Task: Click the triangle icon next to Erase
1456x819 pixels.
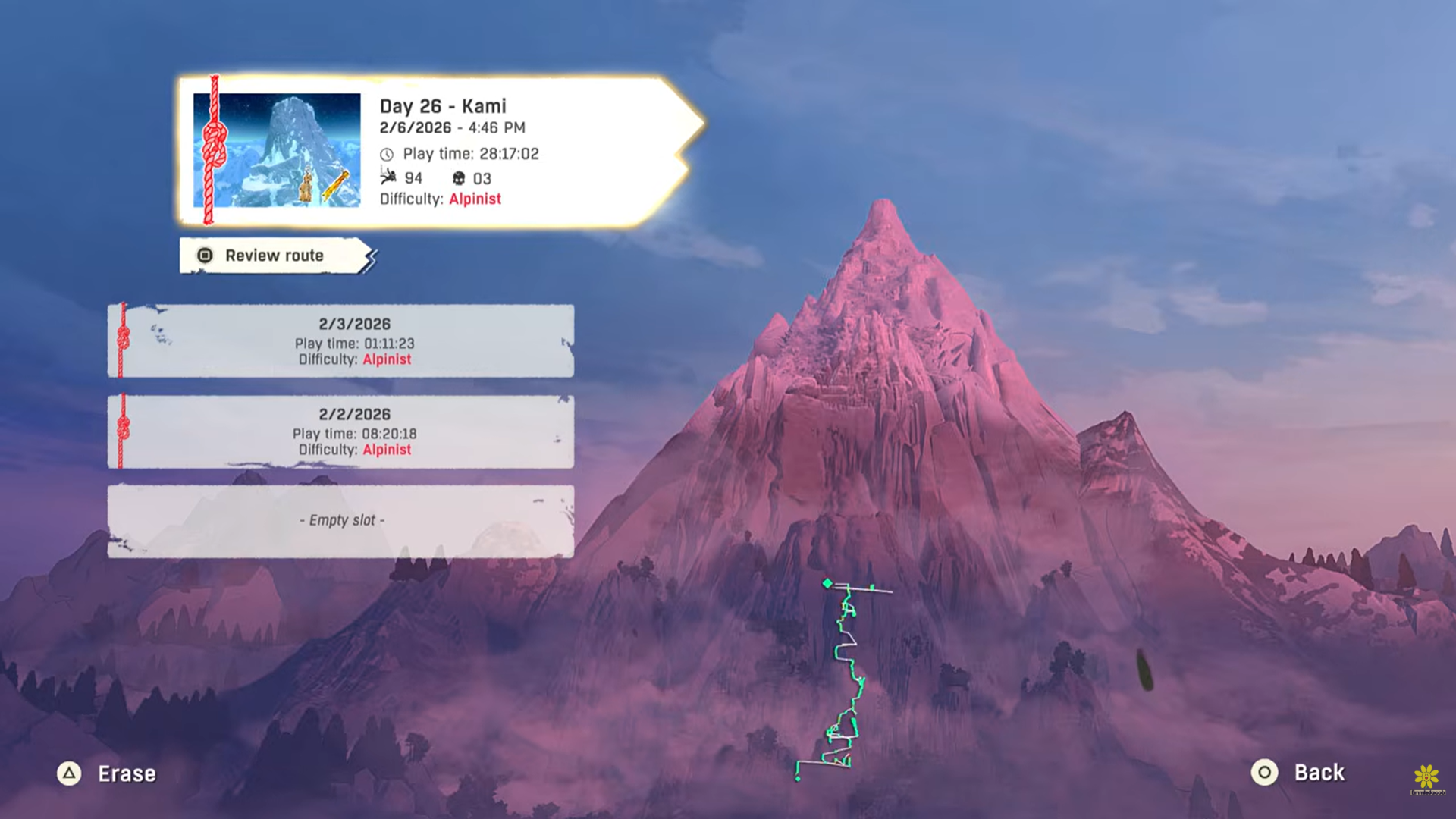Action: [70, 774]
